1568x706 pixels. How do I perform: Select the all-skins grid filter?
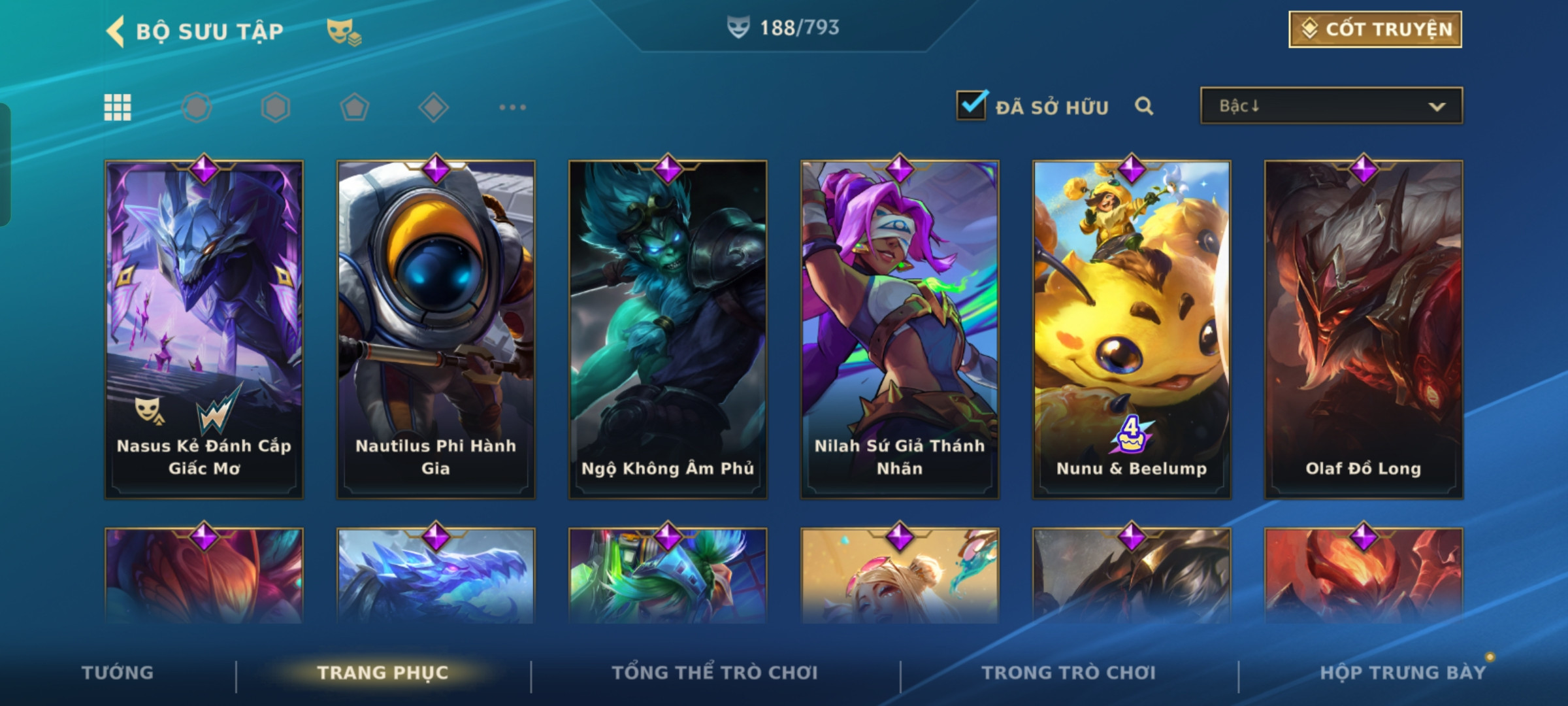tap(118, 107)
